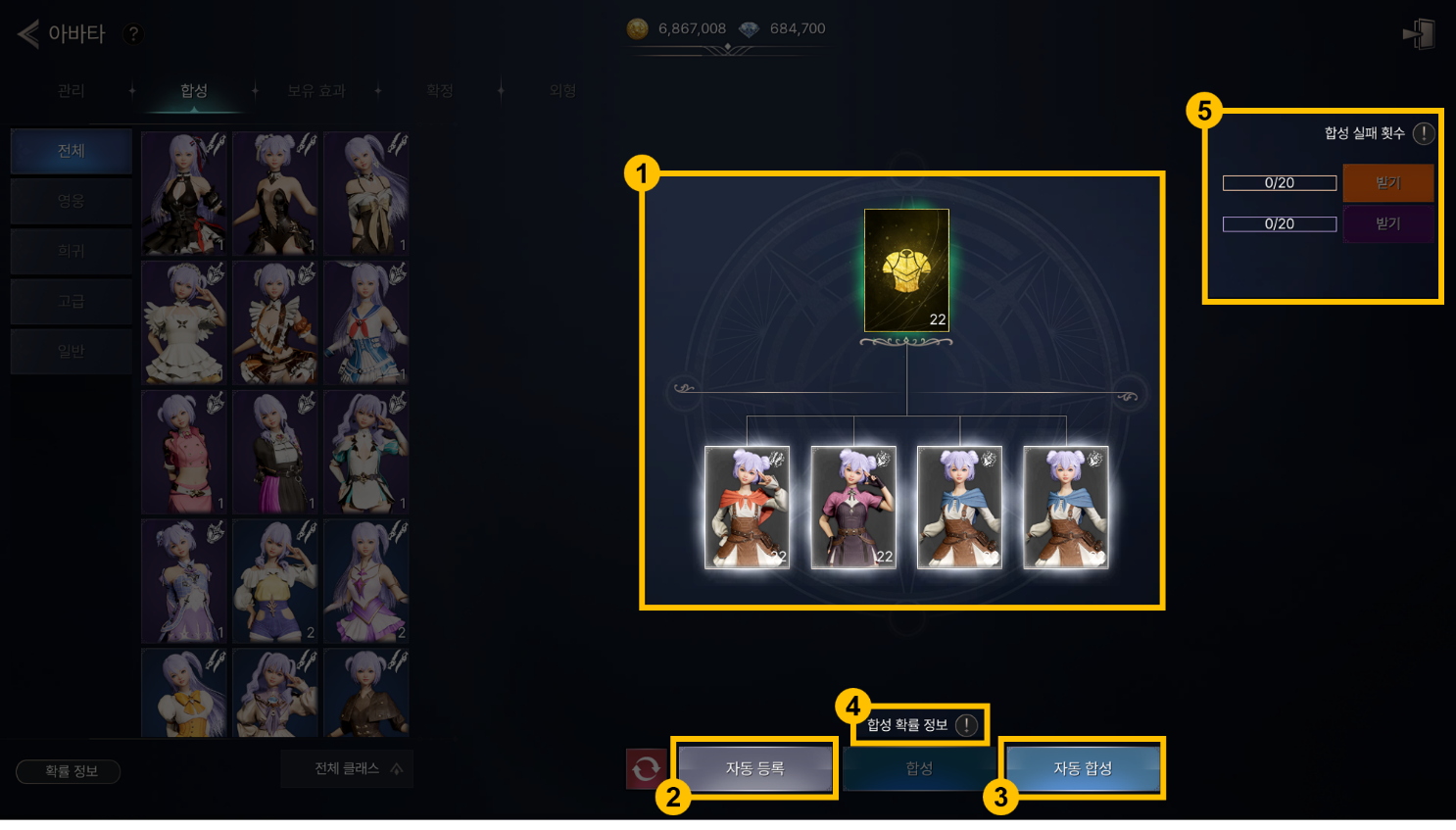Open the 보유 효과 tab
The height and width of the screenshot is (830, 1456).
coord(315,91)
